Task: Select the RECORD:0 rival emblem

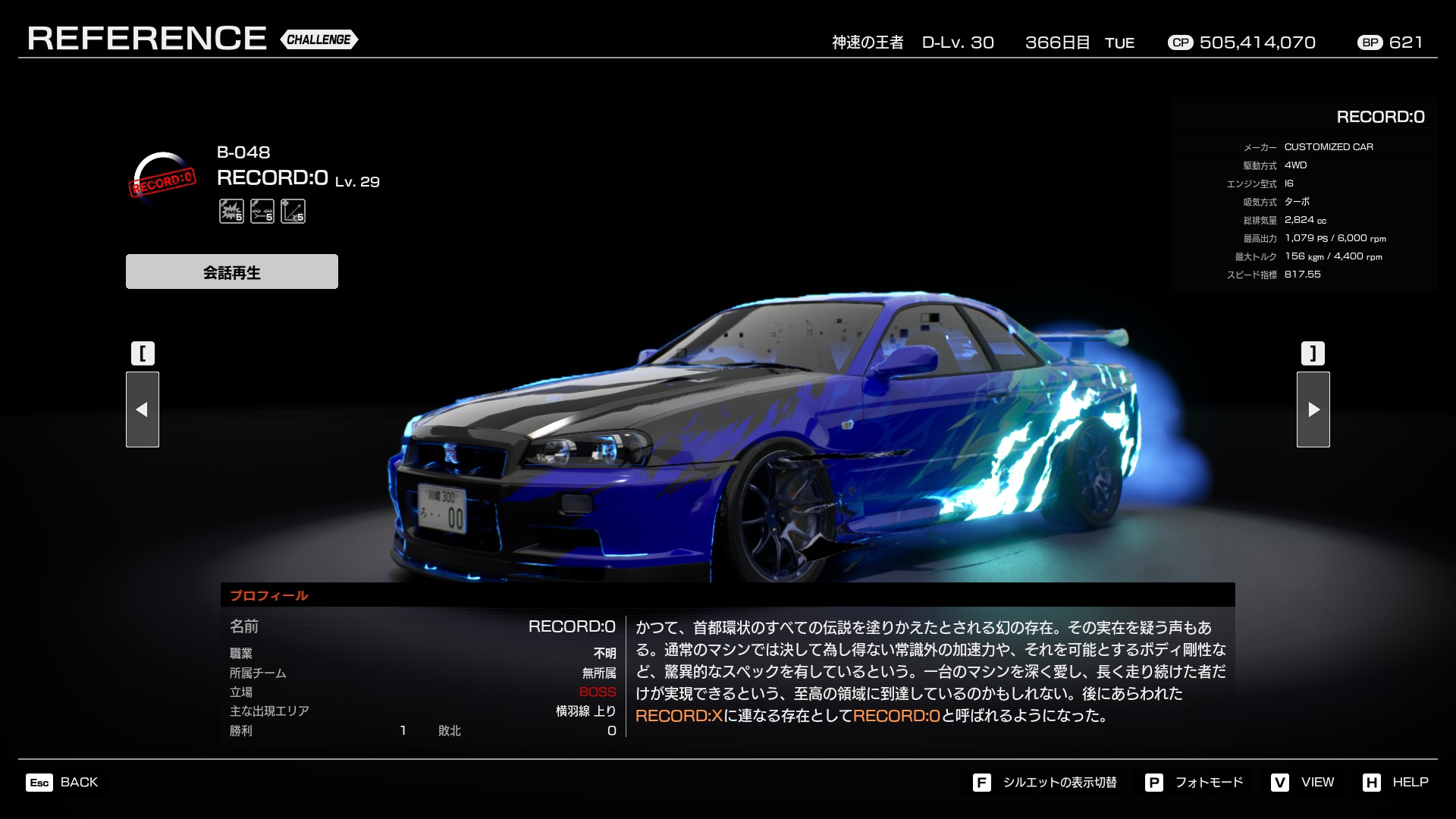Action: click(163, 177)
